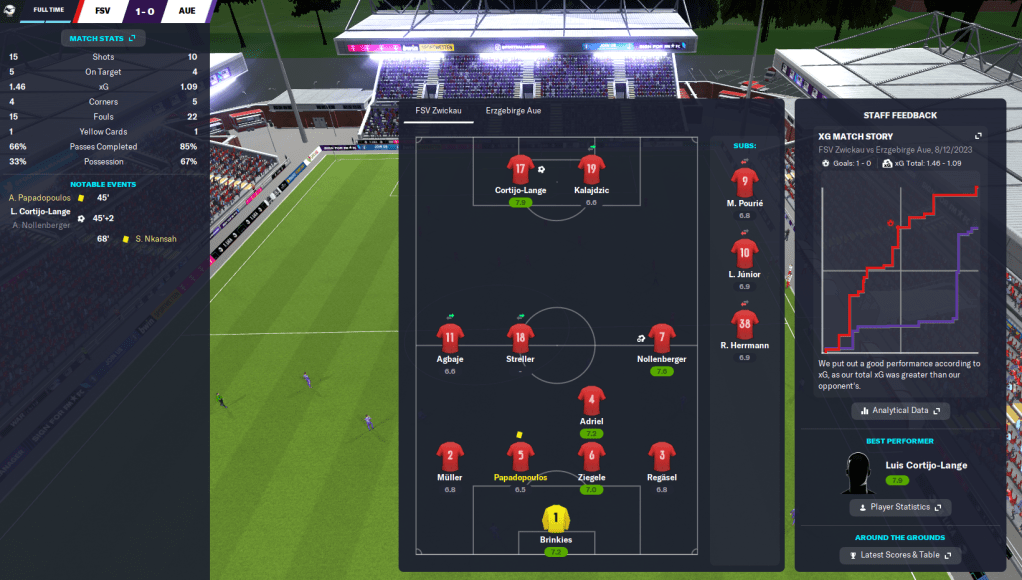Select winger Agbaje
Viewport: 1022px width, 580px height.
449,339
